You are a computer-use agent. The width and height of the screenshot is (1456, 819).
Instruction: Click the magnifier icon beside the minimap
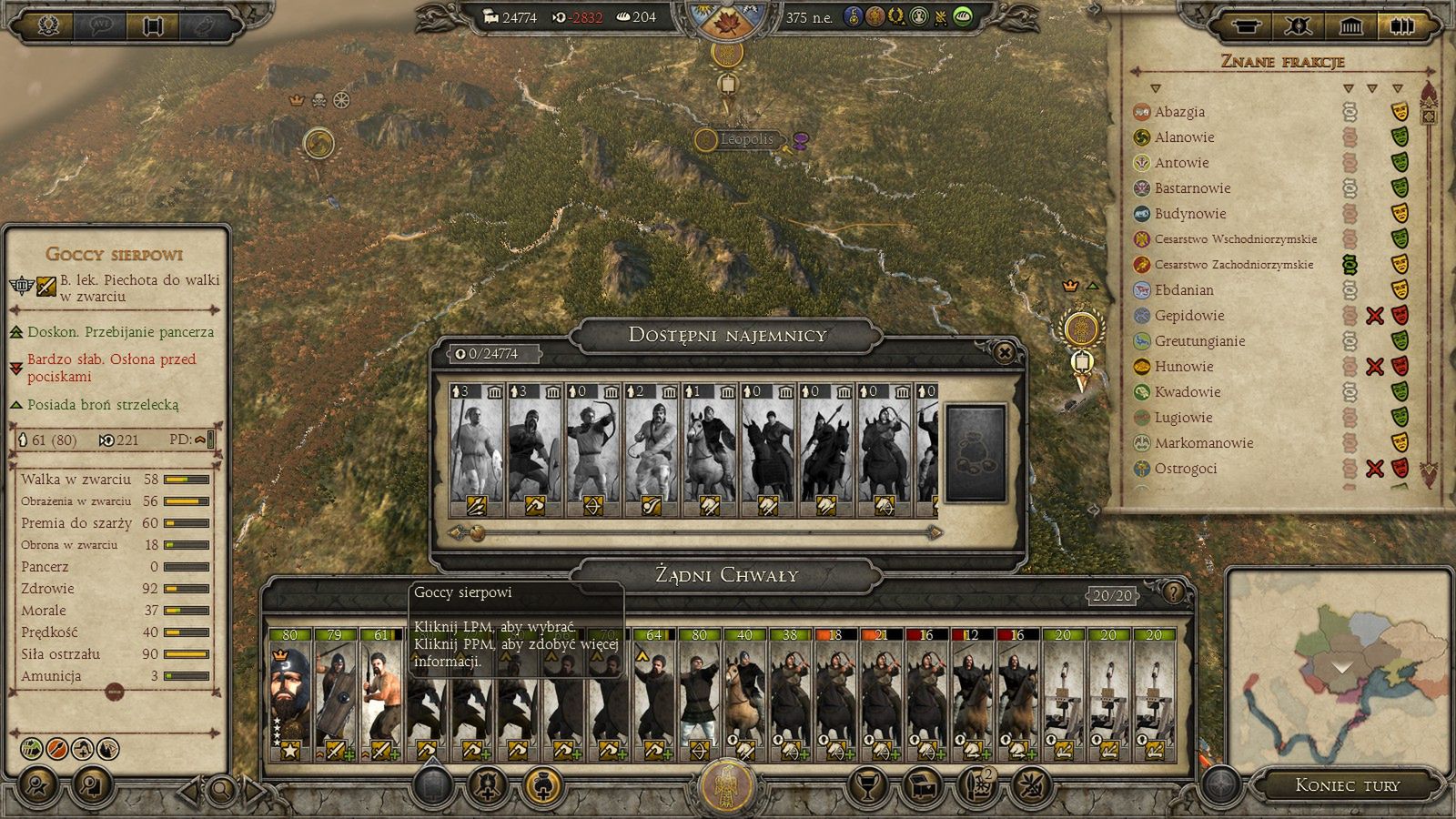[x=221, y=788]
